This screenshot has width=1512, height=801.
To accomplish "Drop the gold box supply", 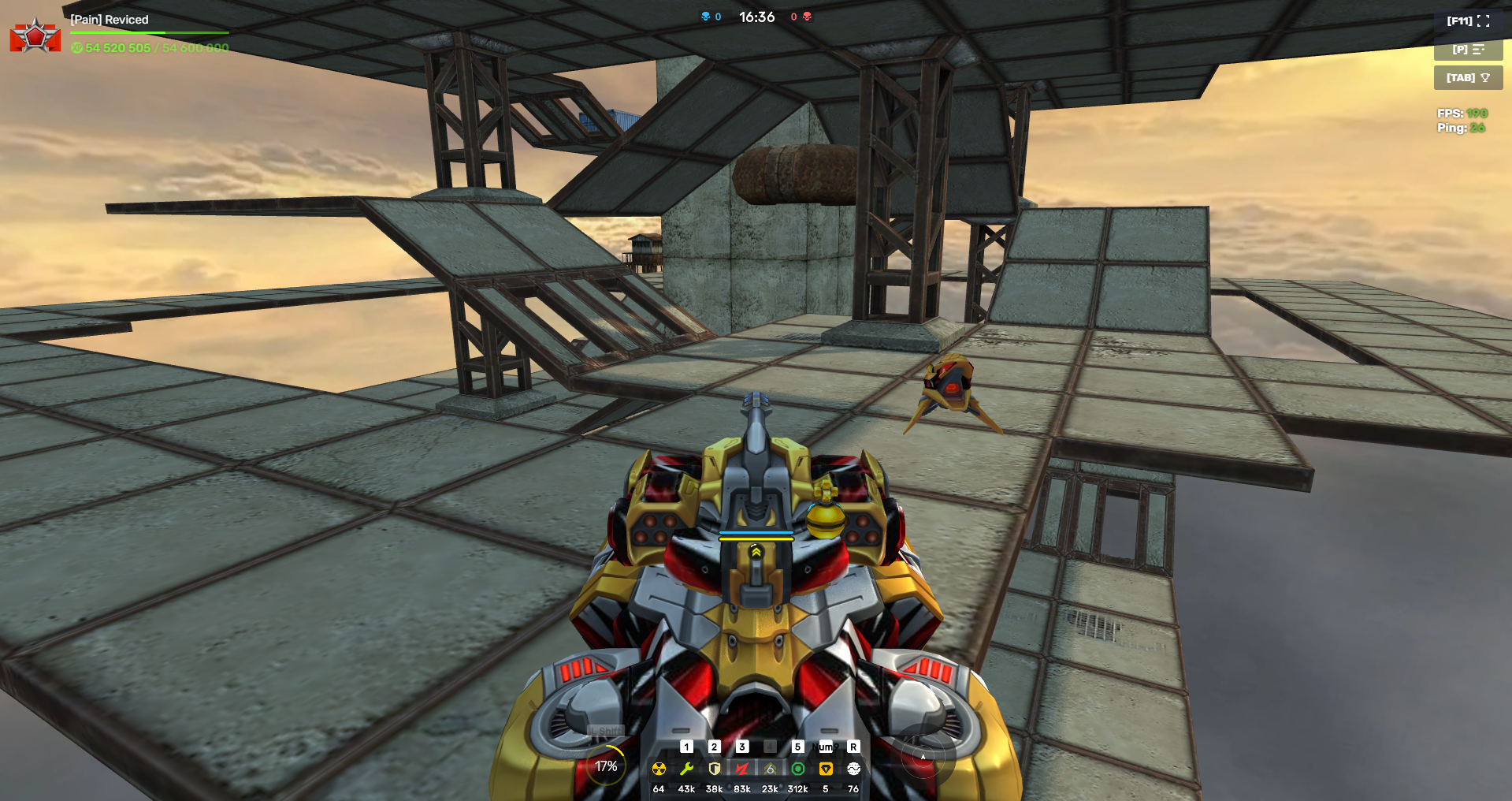I will (x=826, y=769).
